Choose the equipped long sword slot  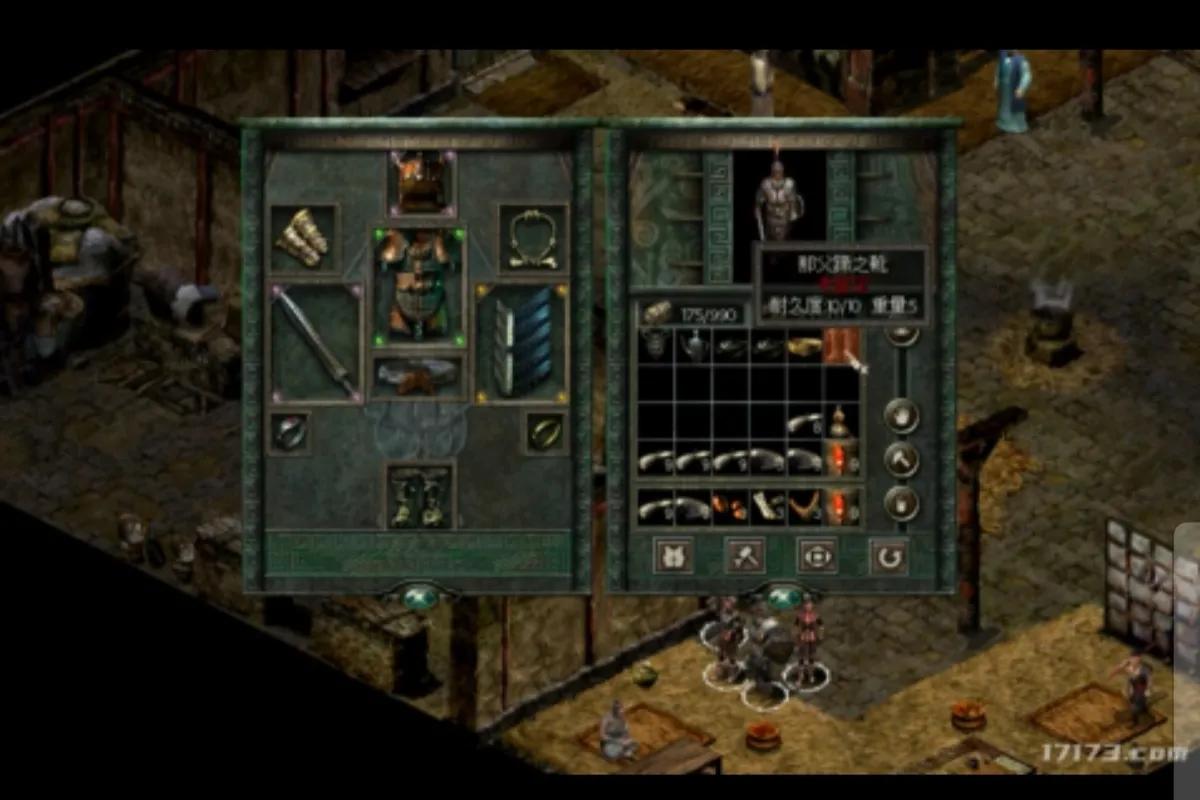click(x=316, y=341)
